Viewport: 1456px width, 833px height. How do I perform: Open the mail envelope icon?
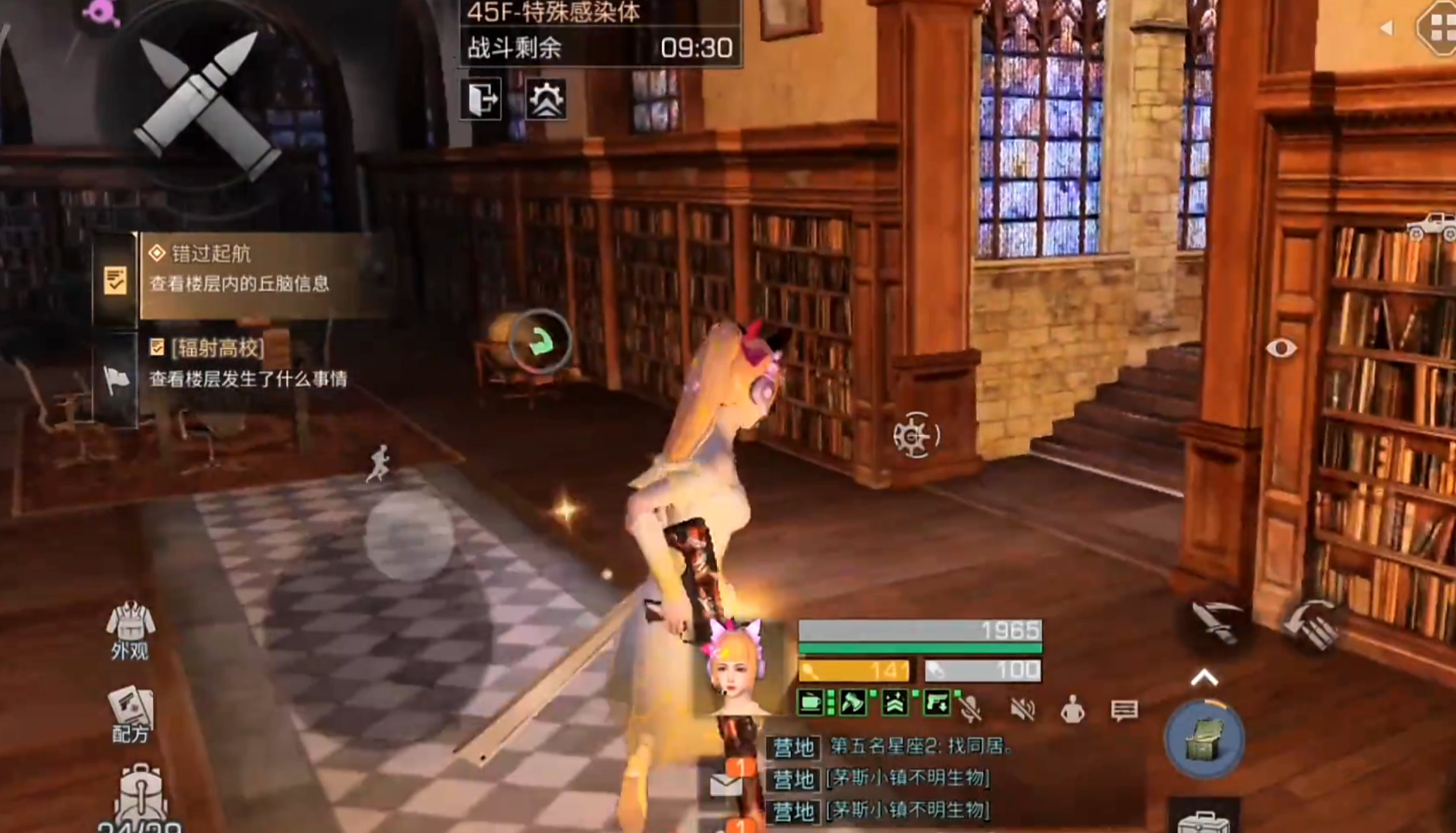tap(726, 783)
